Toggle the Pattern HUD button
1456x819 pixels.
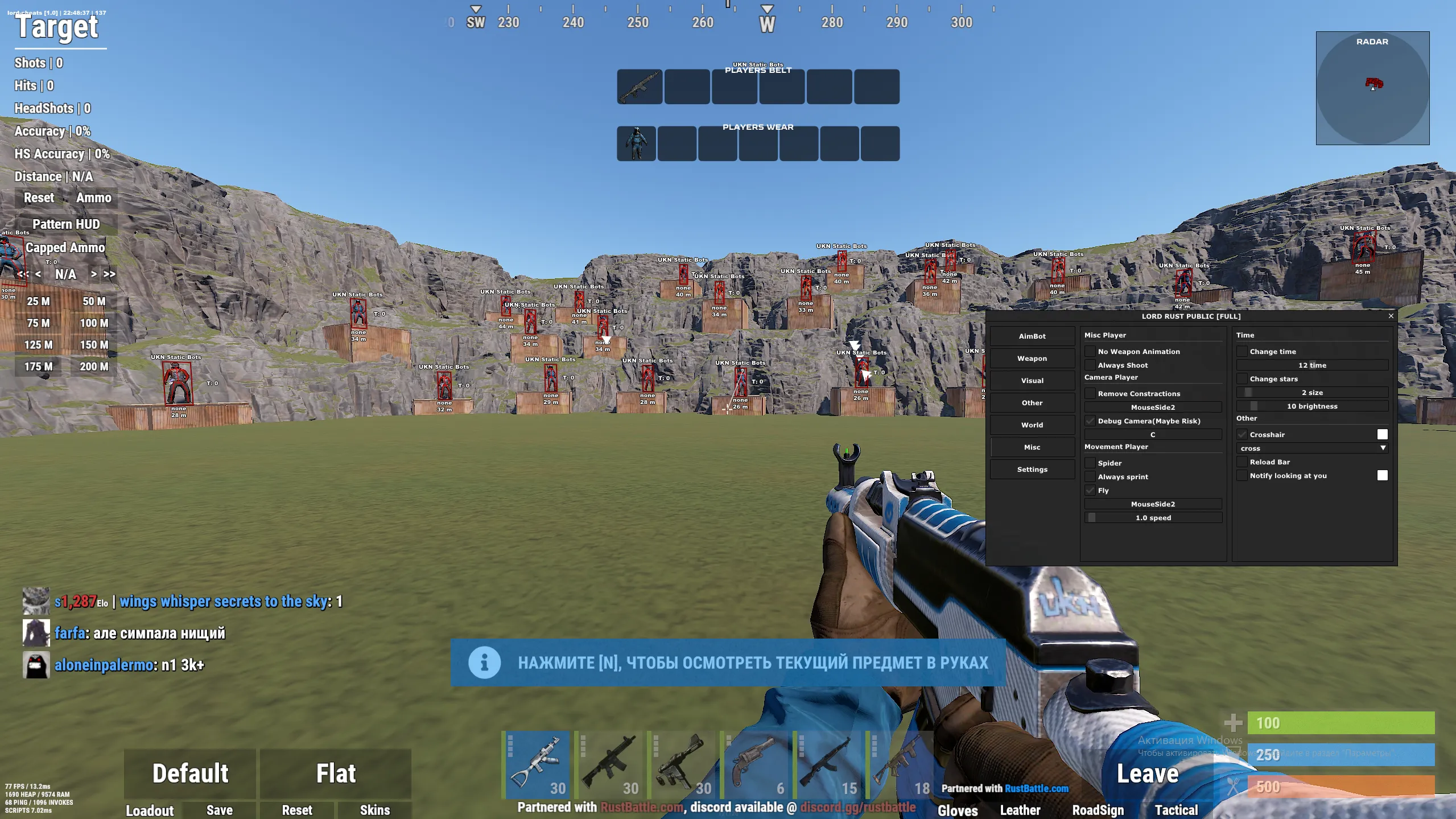(x=66, y=224)
